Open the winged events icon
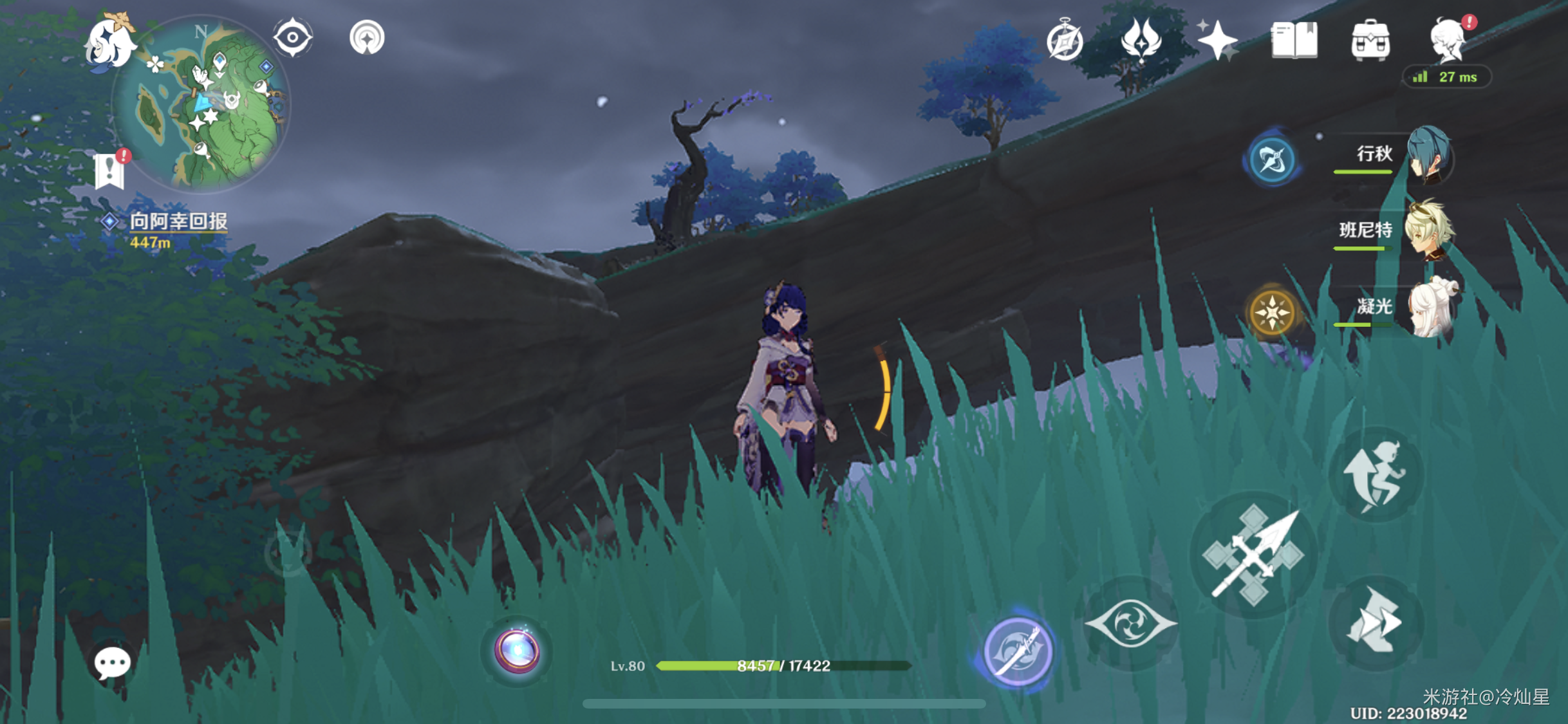Image resolution: width=1568 pixels, height=724 pixels. click(x=1141, y=41)
